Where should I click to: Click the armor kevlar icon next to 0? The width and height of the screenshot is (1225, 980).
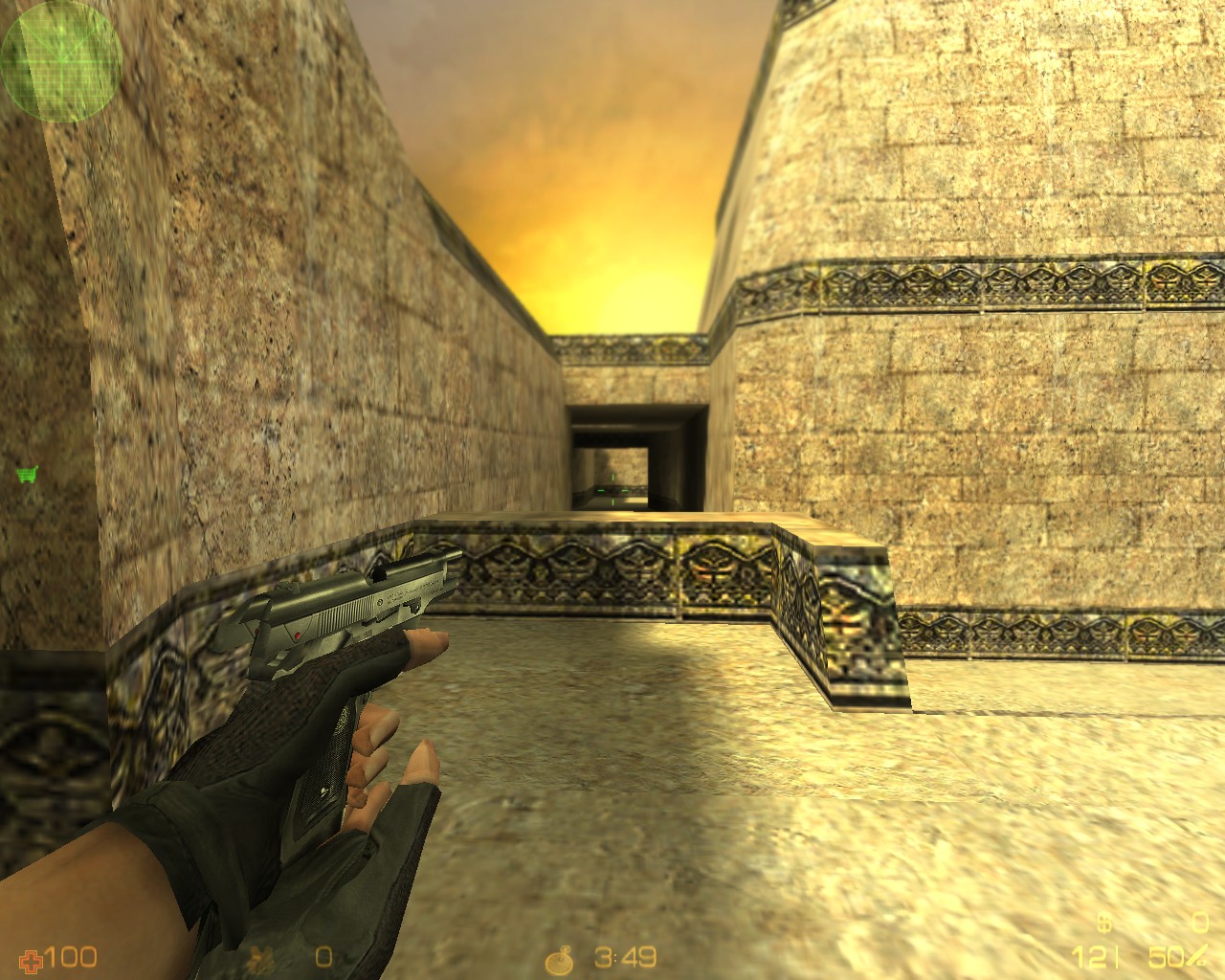(x=260, y=959)
